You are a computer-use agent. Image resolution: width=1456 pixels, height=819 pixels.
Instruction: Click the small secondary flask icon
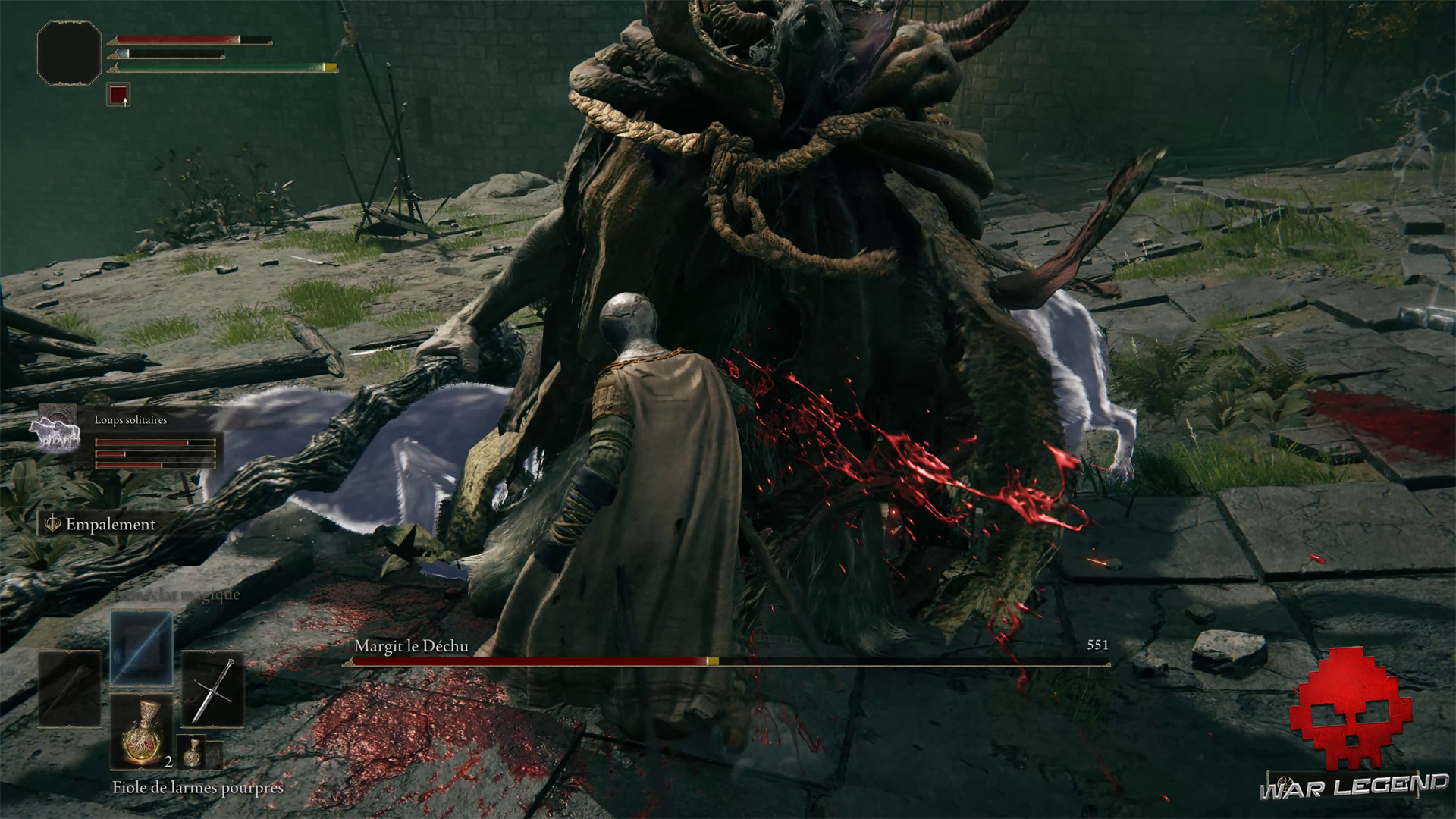click(x=191, y=751)
